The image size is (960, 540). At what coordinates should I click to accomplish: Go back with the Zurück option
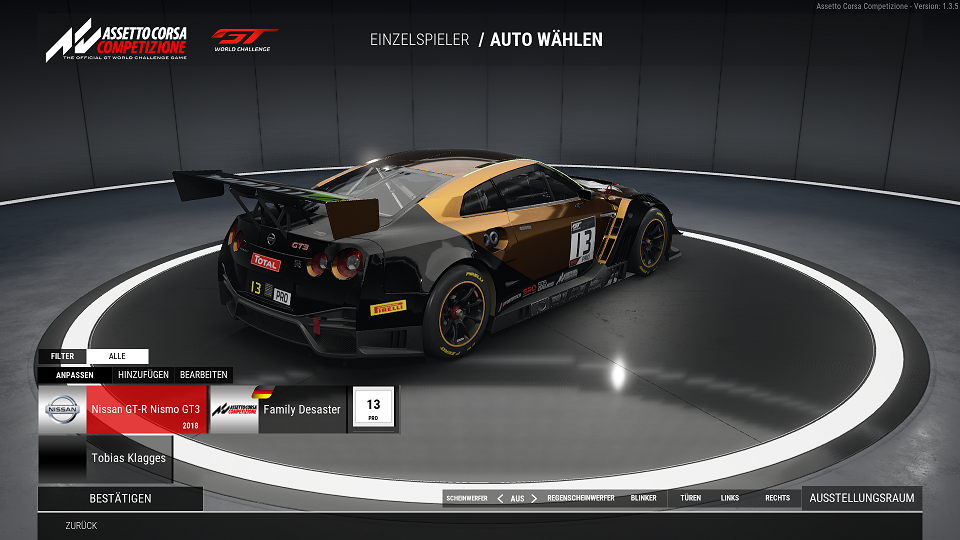coord(81,525)
